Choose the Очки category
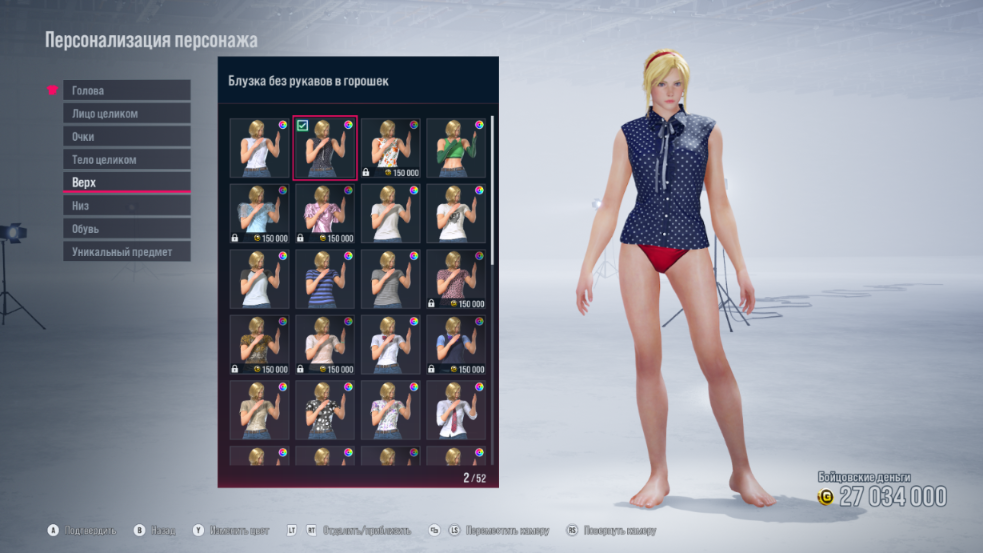Screen dimensions: 983x553 (x=126, y=136)
